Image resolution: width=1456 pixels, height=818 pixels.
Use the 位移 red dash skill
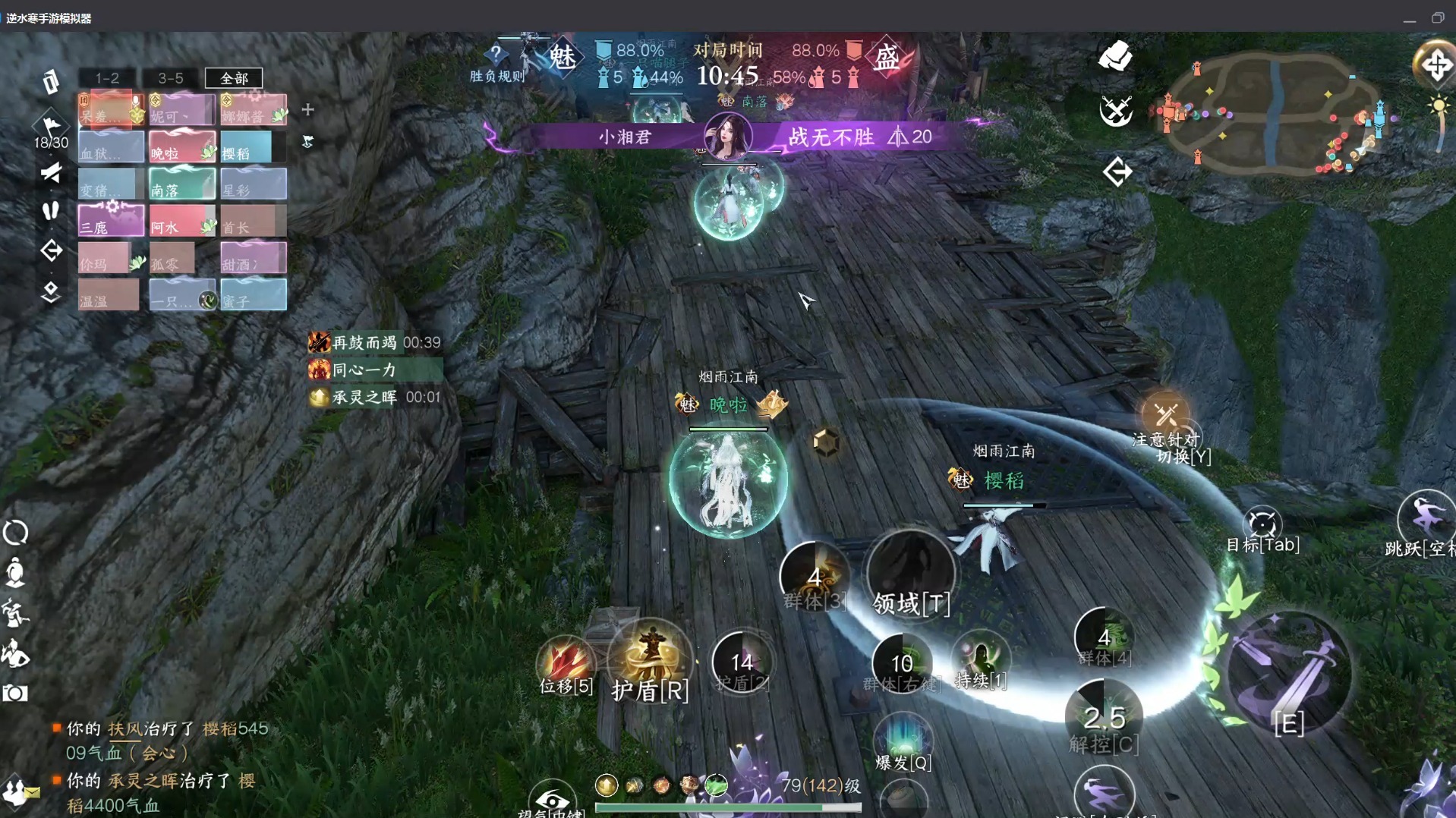coord(566,662)
